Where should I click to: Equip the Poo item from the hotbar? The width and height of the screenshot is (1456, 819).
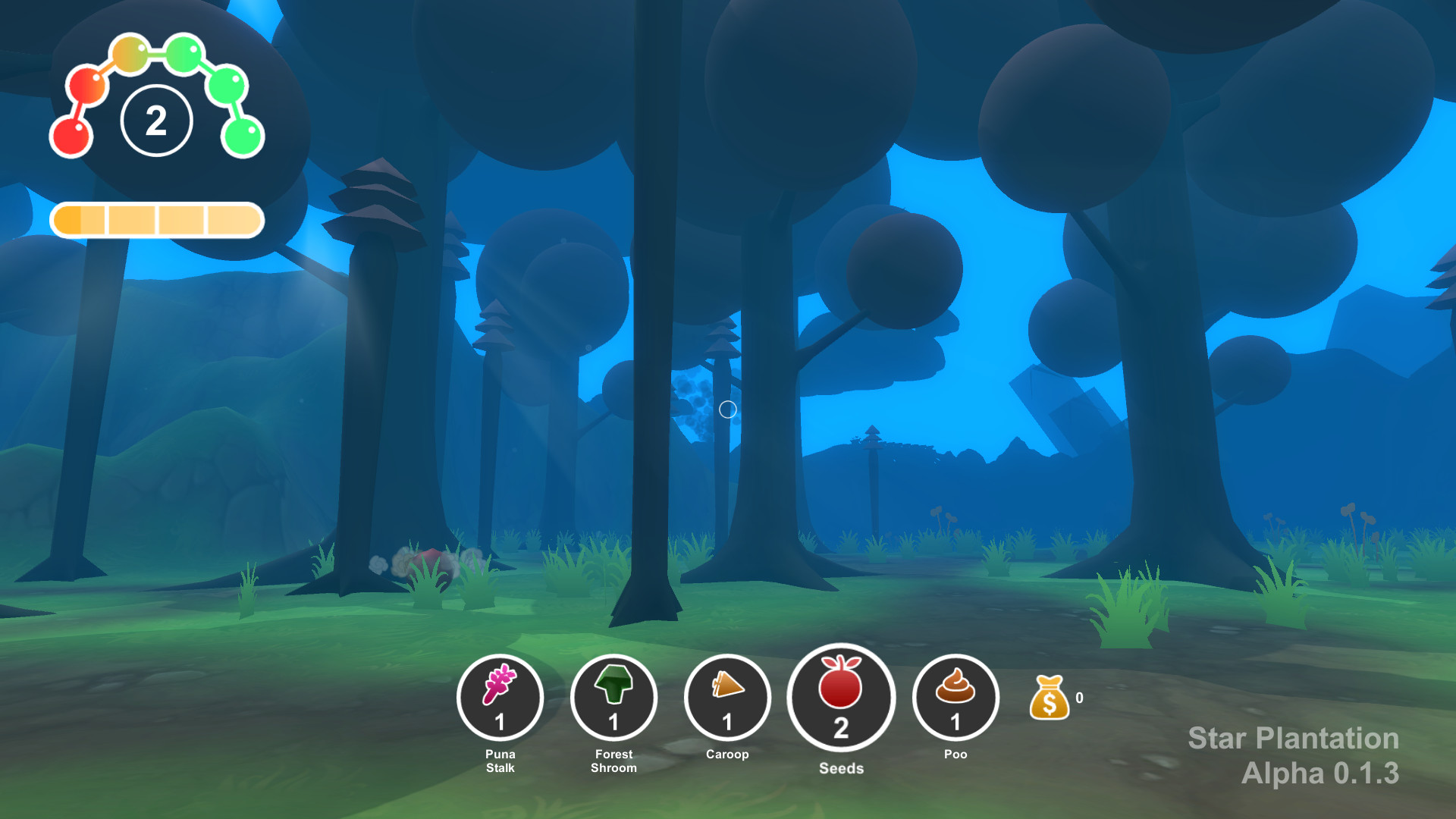click(956, 698)
